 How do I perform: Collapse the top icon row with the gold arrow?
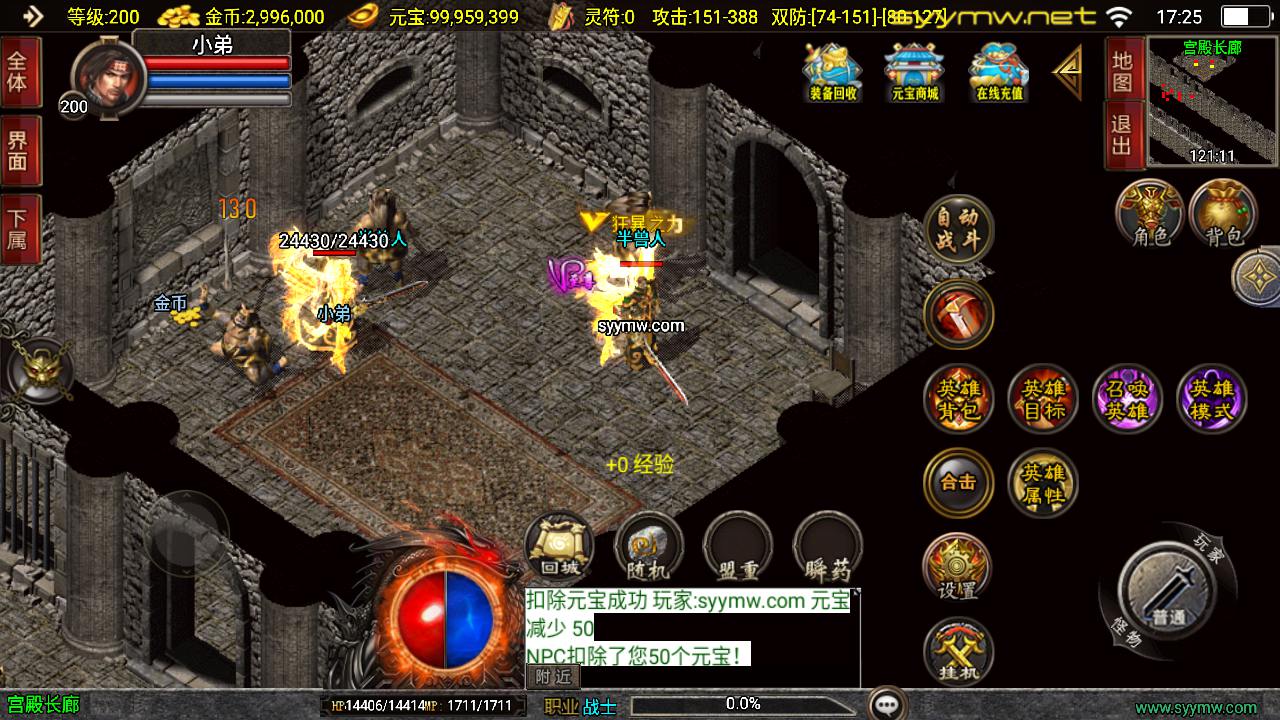(1067, 72)
